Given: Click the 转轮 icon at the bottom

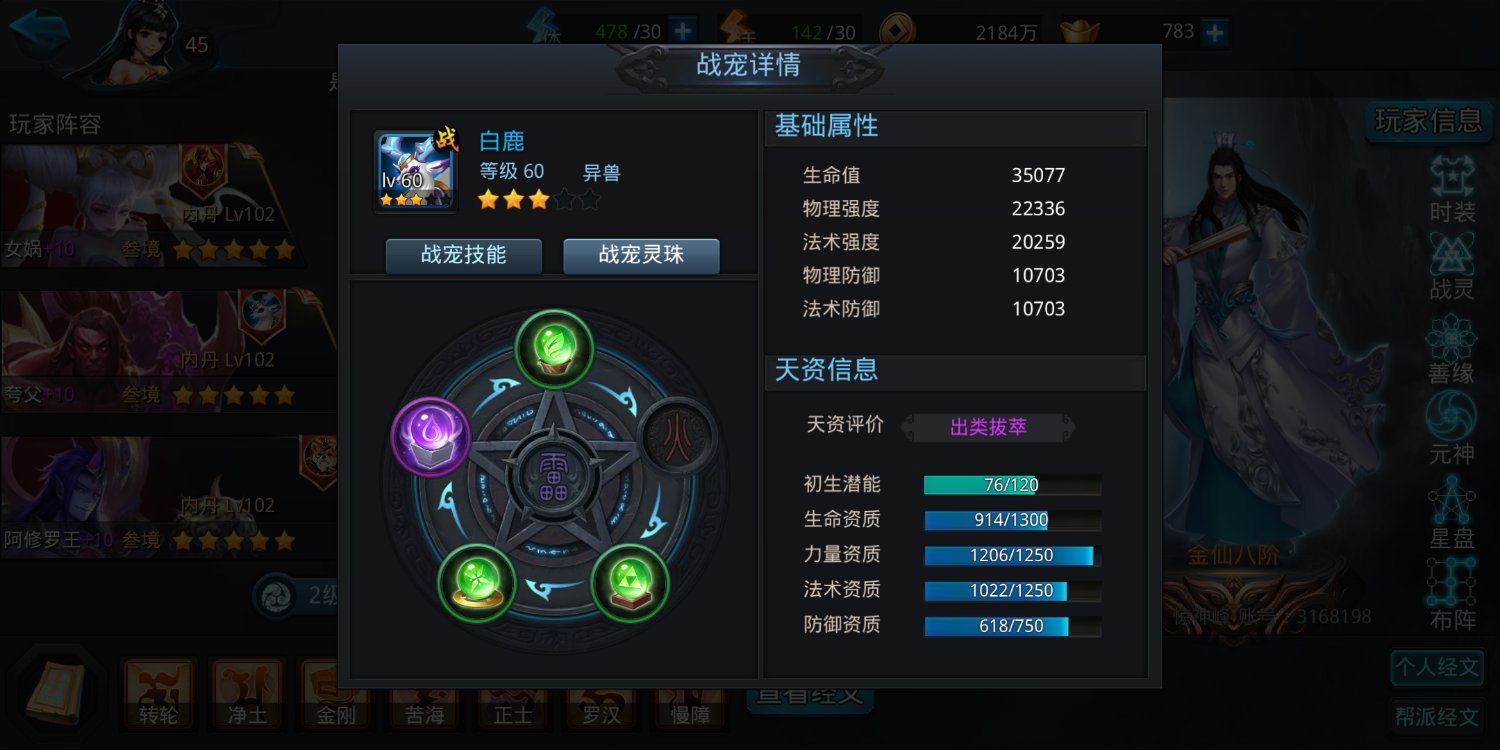Looking at the screenshot, I should click(158, 695).
